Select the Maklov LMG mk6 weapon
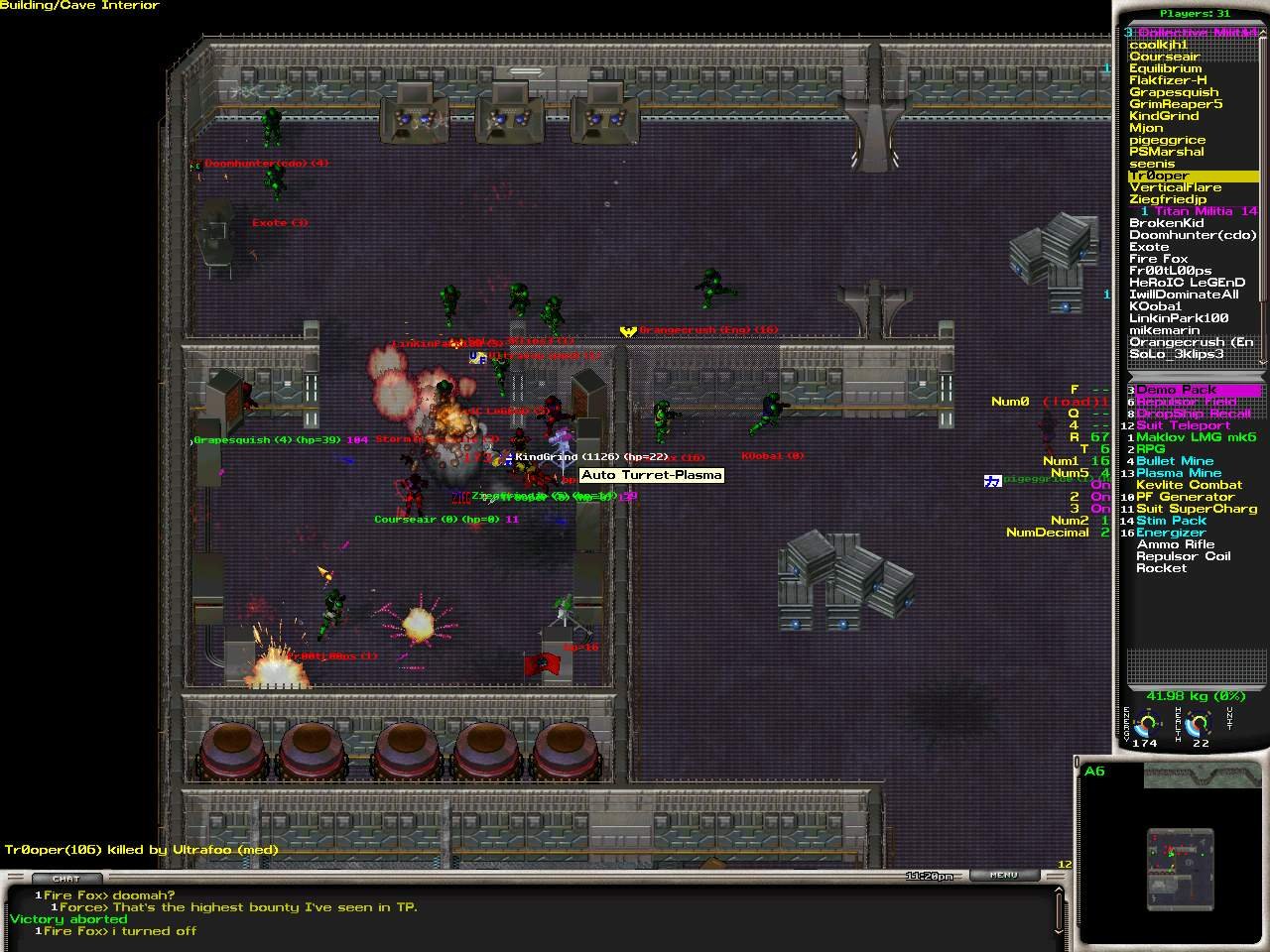This screenshot has width=1270, height=952. [x=1196, y=437]
